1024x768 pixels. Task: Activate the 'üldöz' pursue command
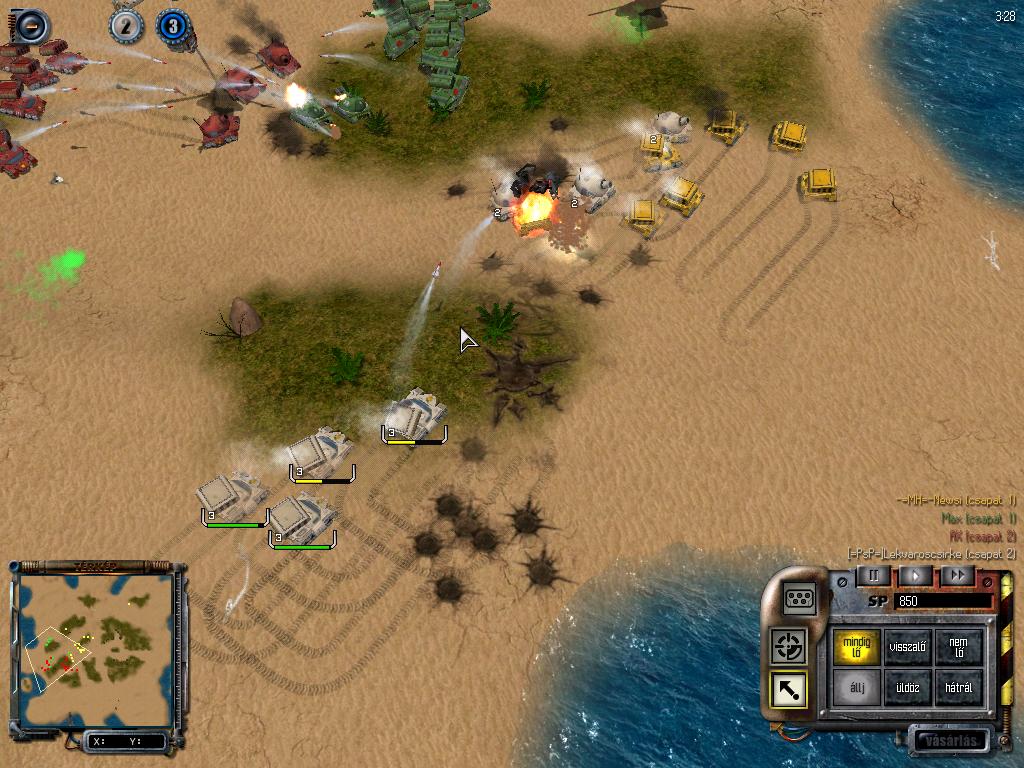pyautogui.click(x=908, y=688)
